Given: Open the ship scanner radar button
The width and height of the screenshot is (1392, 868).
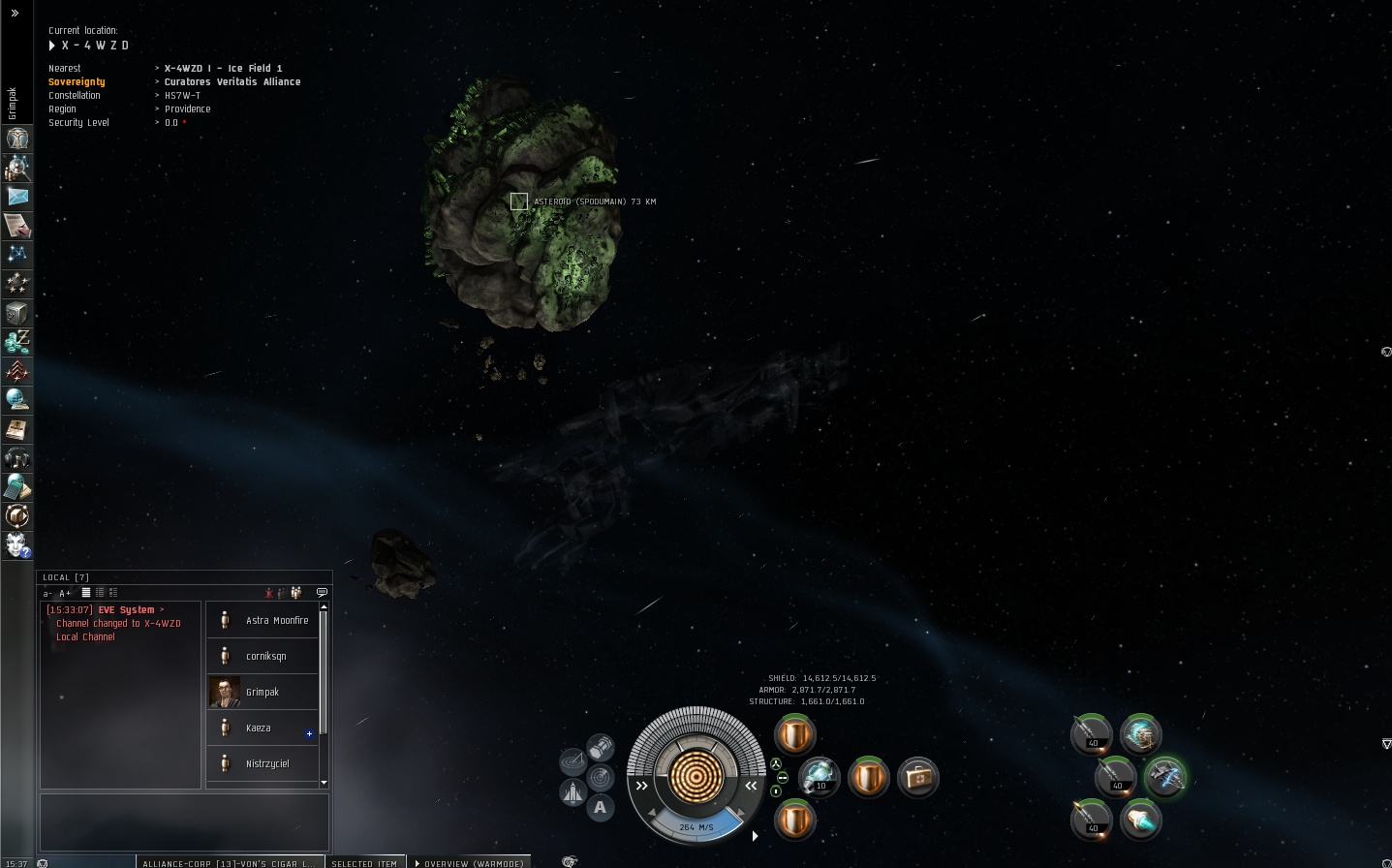Looking at the screenshot, I should pyautogui.click(x=601, y=777).
